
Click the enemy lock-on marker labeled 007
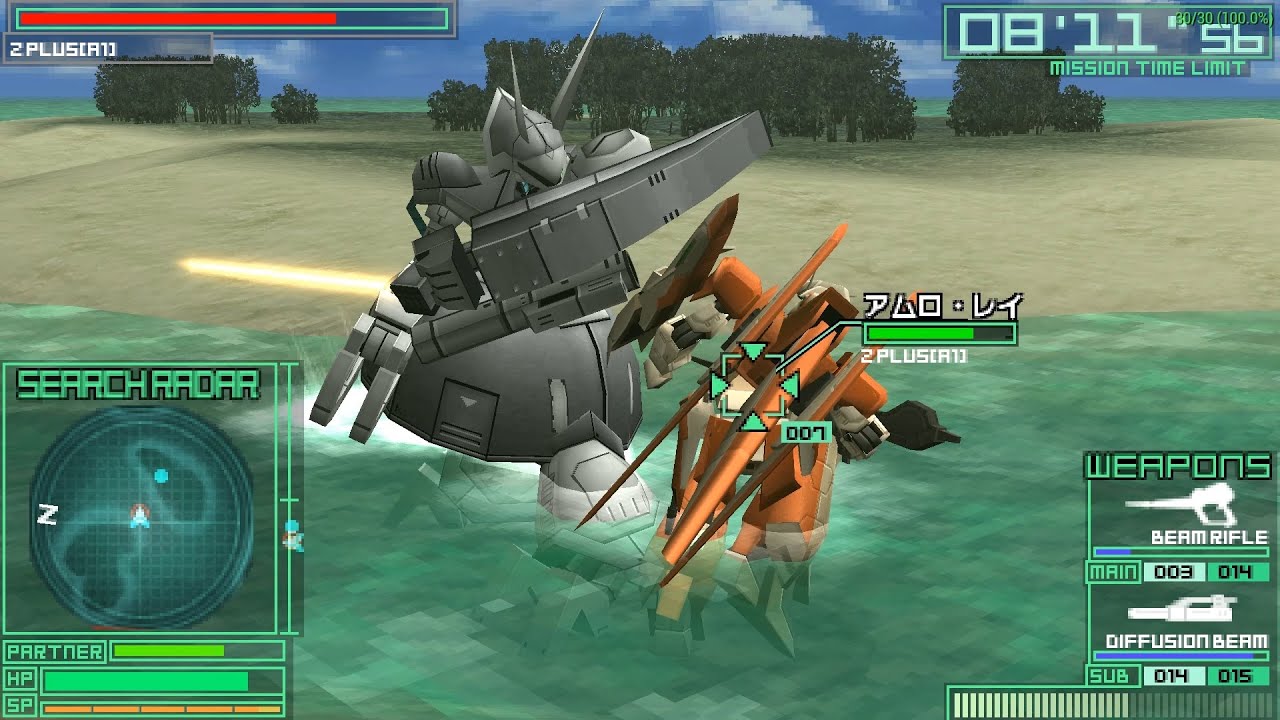click(x=806, y=432)
